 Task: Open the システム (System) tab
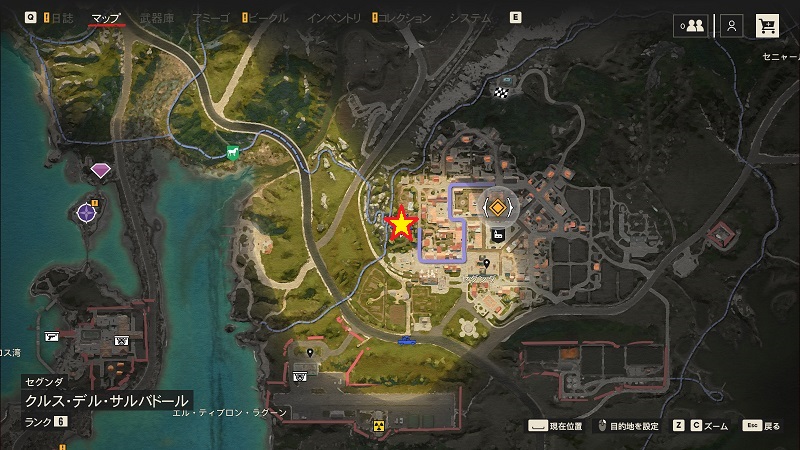click(471, 17)
